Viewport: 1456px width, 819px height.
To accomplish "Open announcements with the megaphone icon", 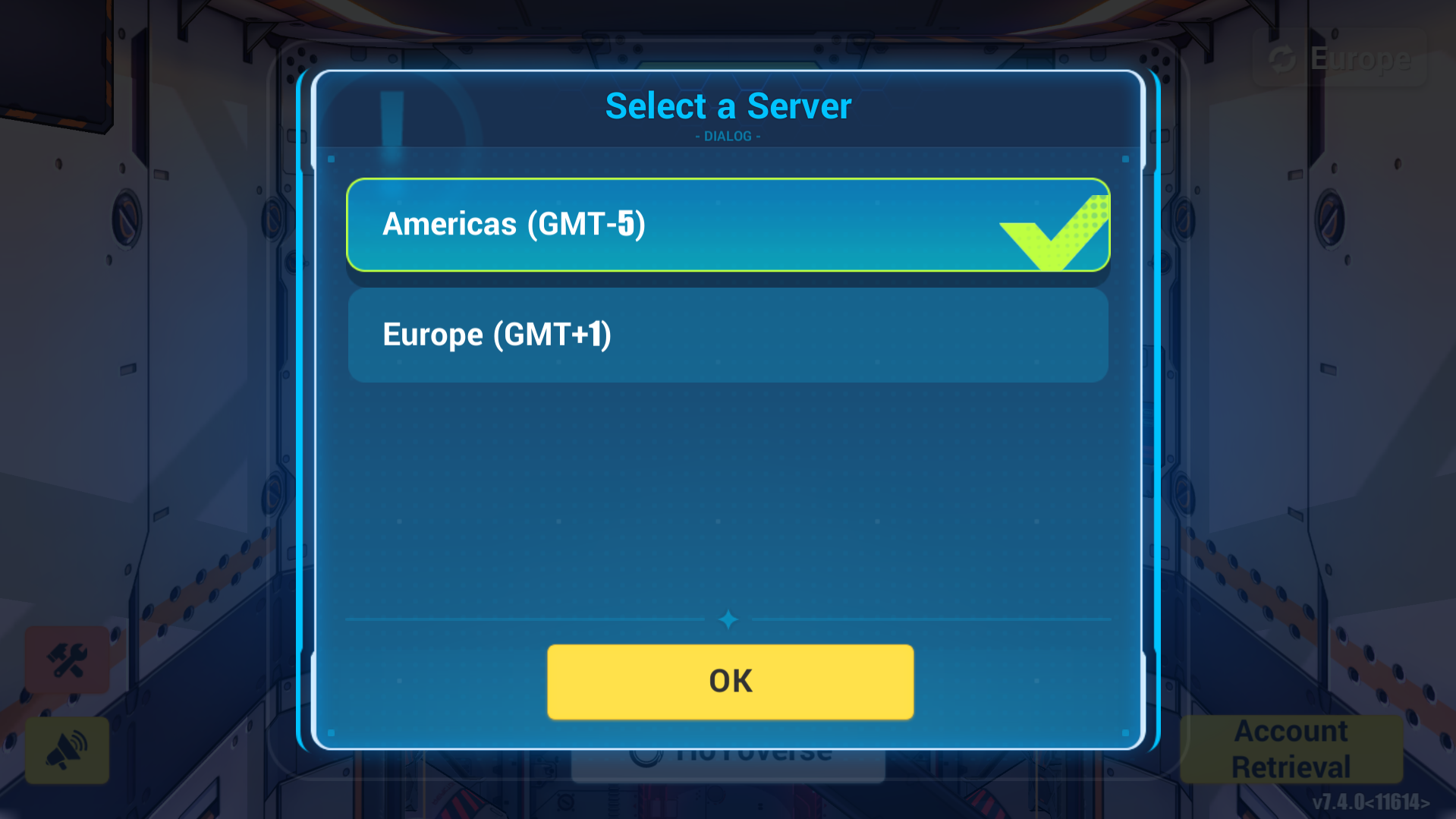I will [67, 751].
